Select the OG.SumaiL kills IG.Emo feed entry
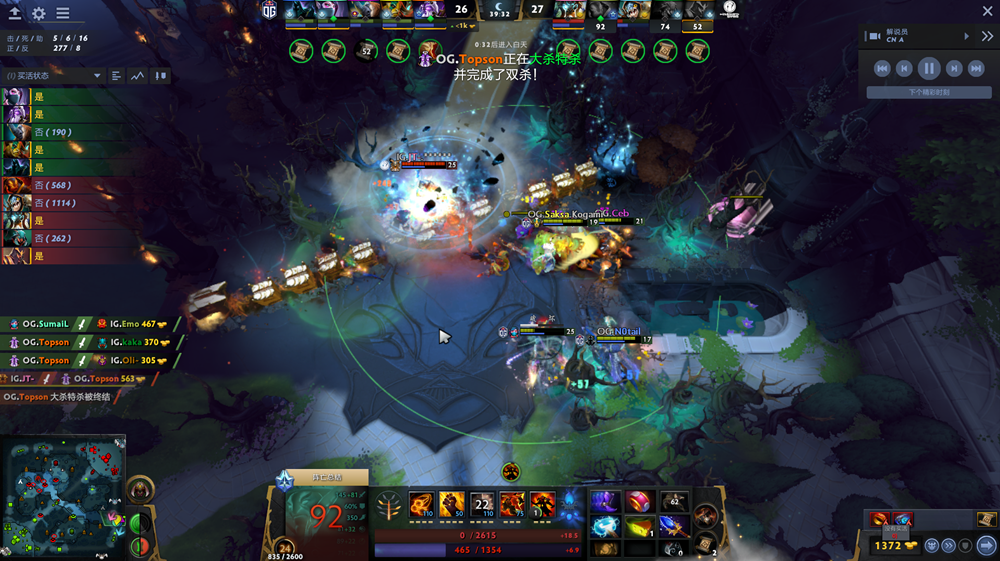The height and width of the screenshot is (561, 1000). [x=90, y=324]
